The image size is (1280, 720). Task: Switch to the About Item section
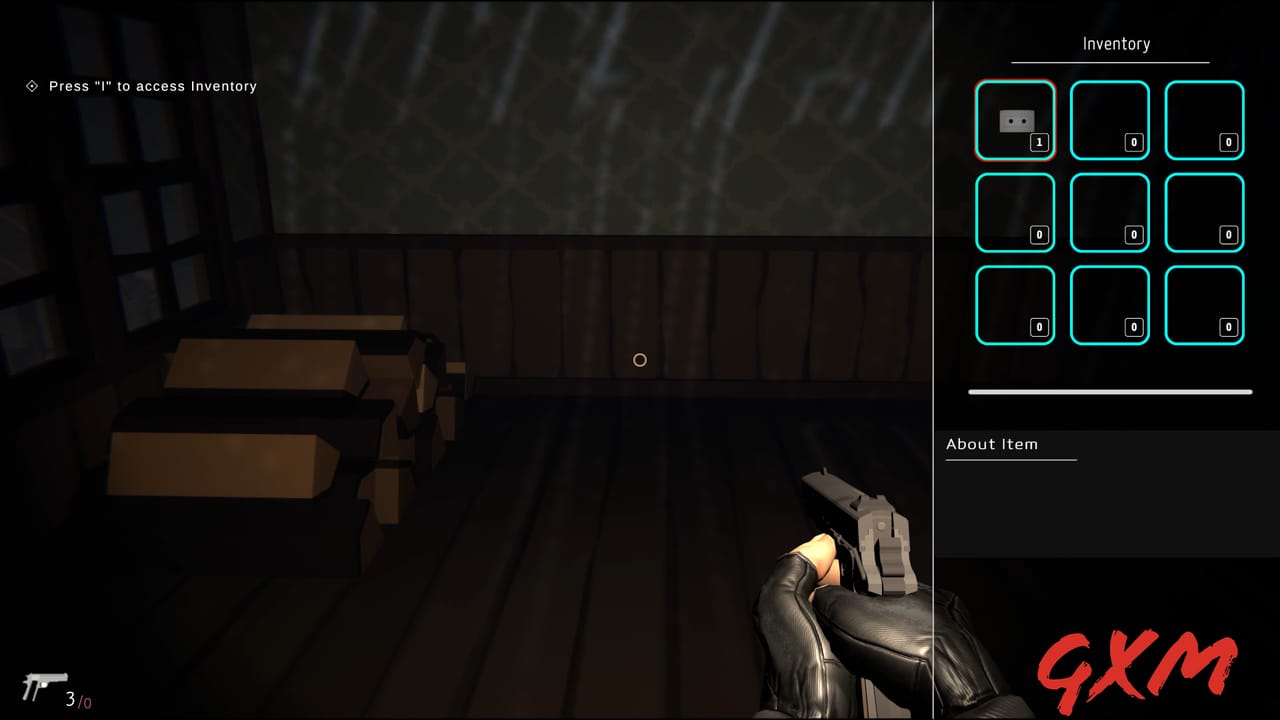[992, 444]
